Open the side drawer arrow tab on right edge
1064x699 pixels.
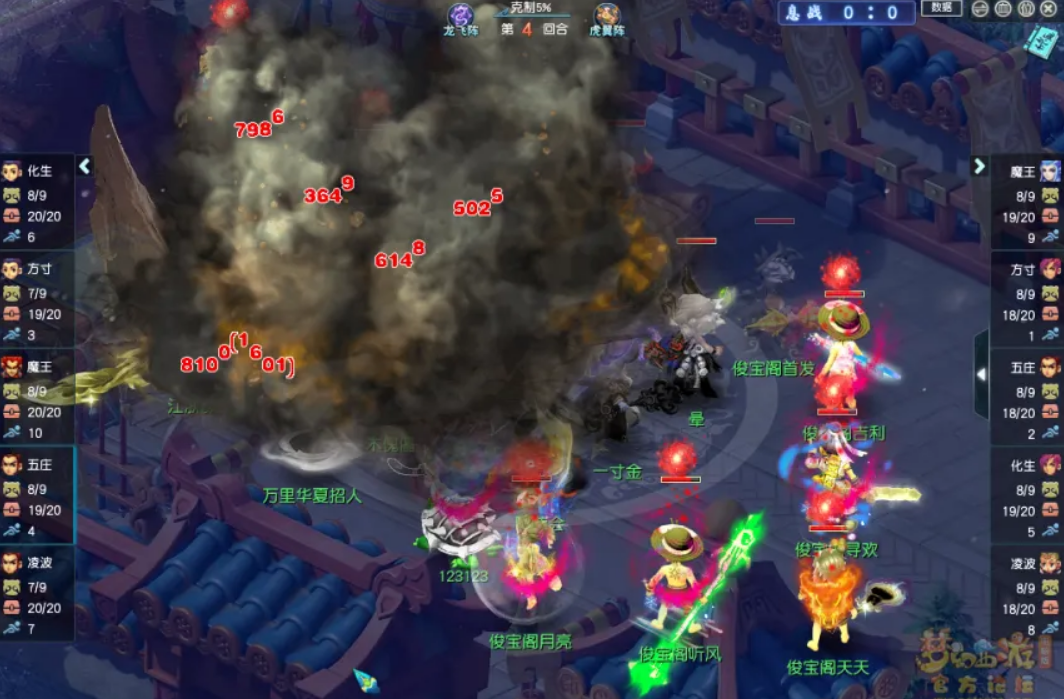981,374
